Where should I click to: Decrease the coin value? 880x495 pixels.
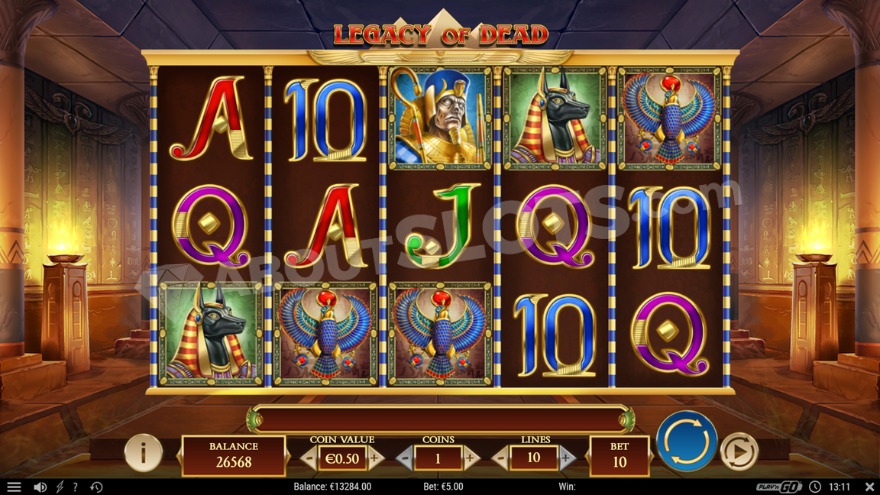(309, 458)
